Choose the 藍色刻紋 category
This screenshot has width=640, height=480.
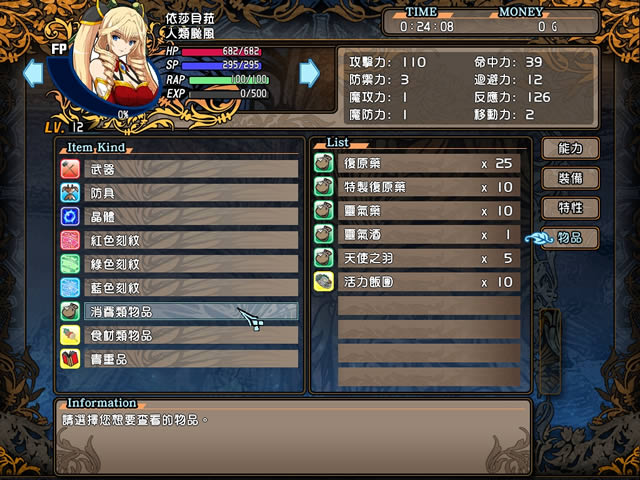[180, 288]
